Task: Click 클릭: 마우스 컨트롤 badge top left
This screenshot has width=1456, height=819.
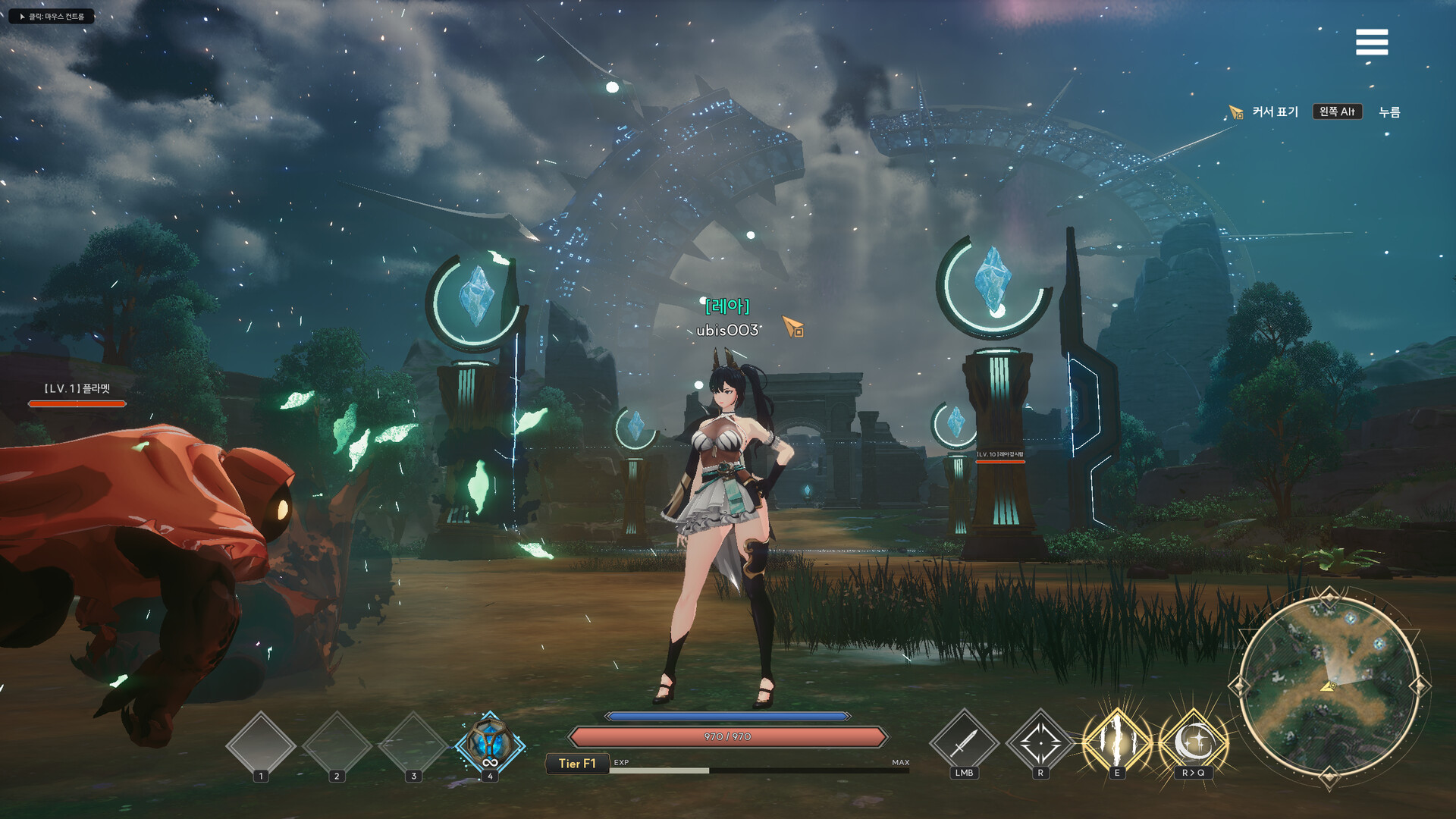Action: pyautogui.click(x=52, y=14)
